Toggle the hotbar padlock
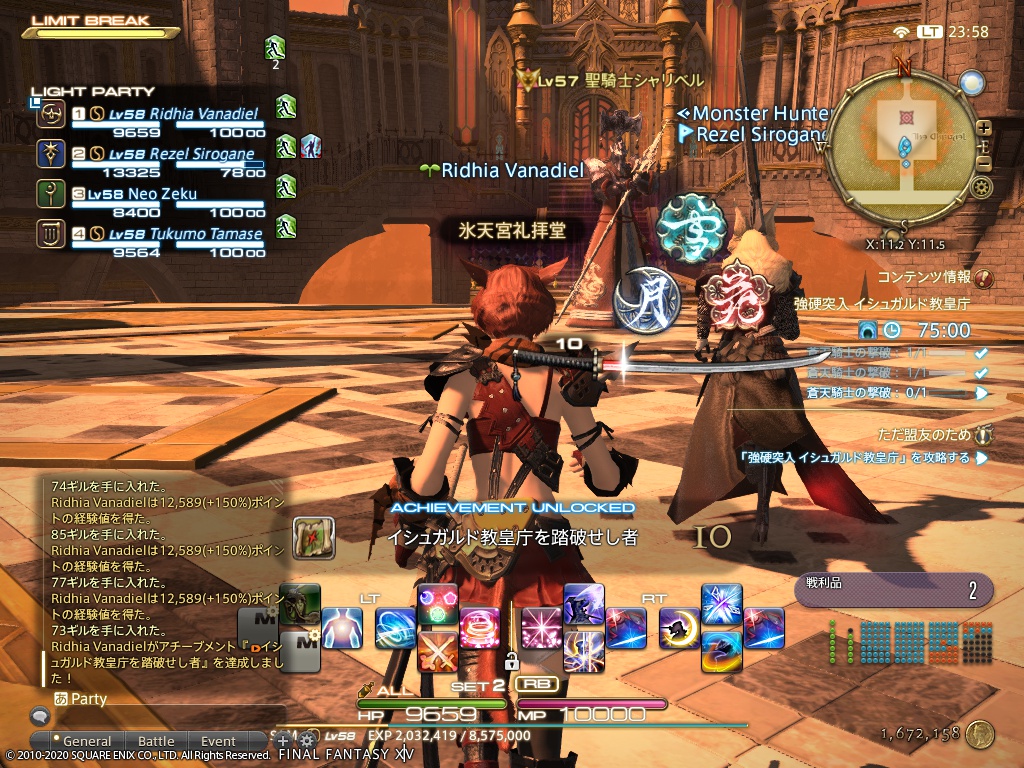1024x768 pixels. (511, 661)
